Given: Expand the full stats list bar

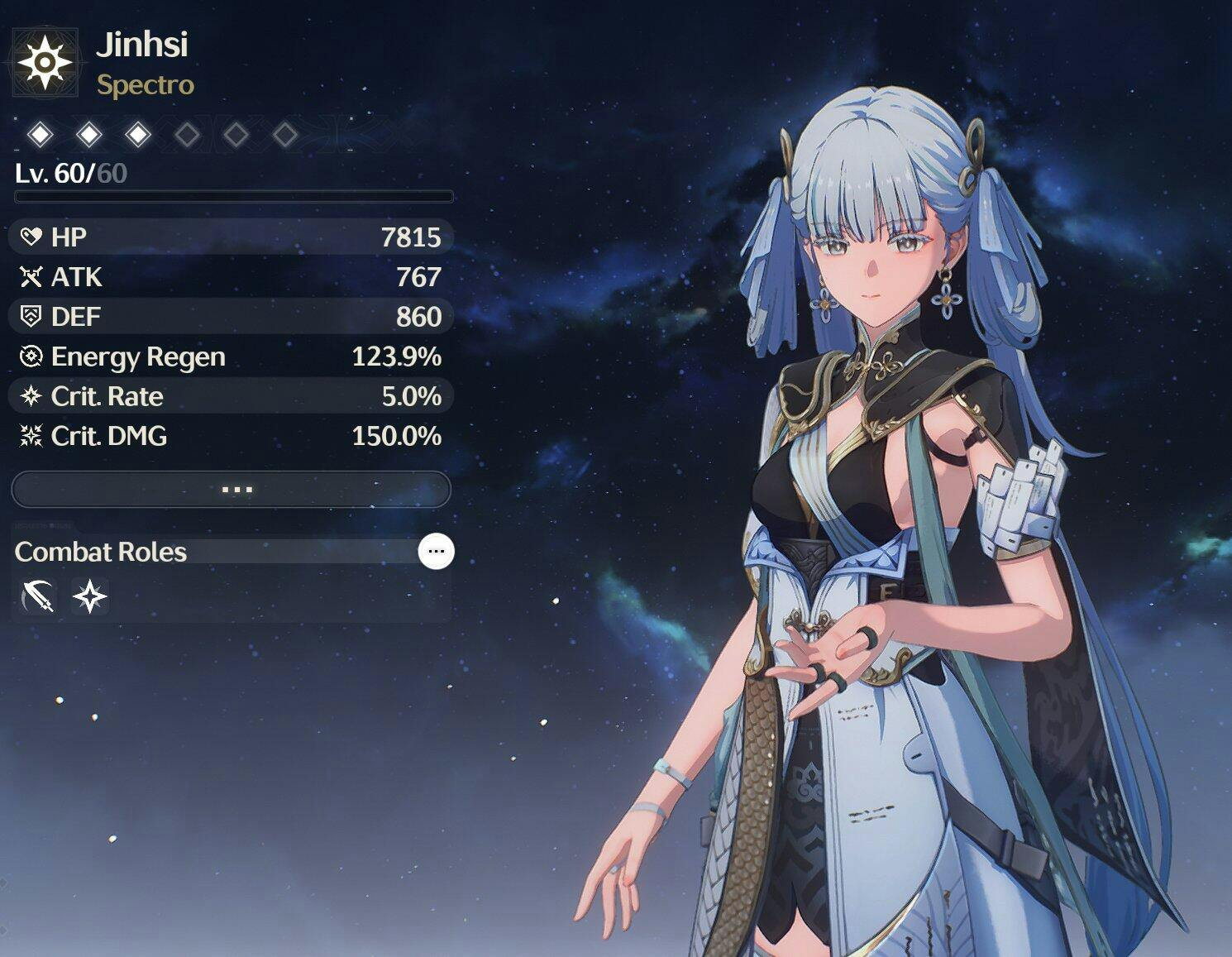Looking at the screenshot, I should [232, 490].
